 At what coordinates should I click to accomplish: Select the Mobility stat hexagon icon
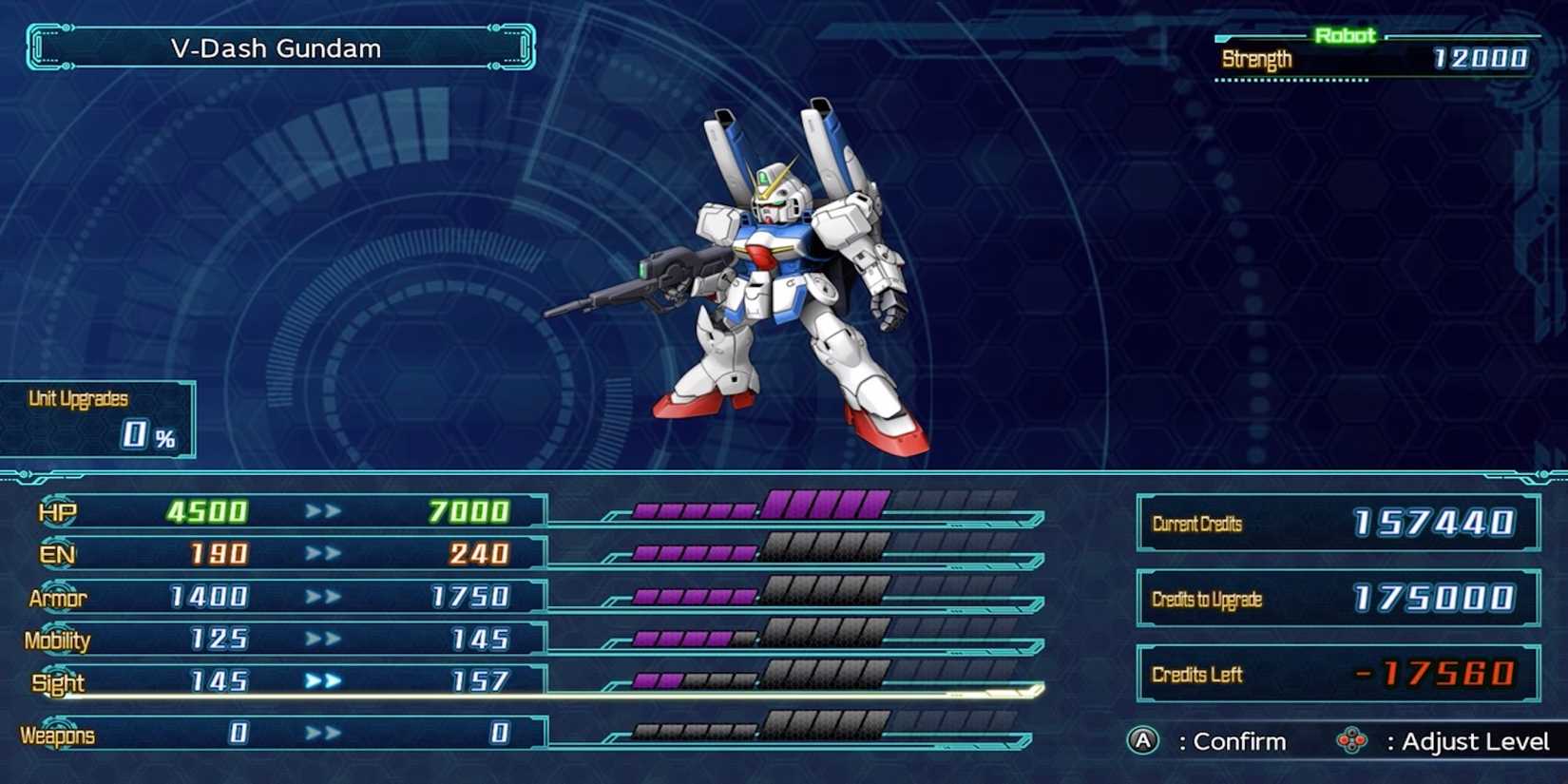55,640
